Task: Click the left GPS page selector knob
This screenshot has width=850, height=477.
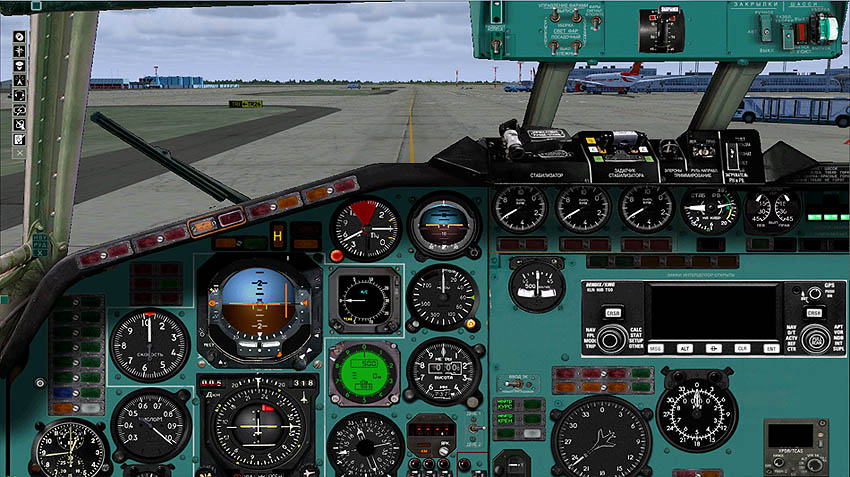Action: click(609, 340)
